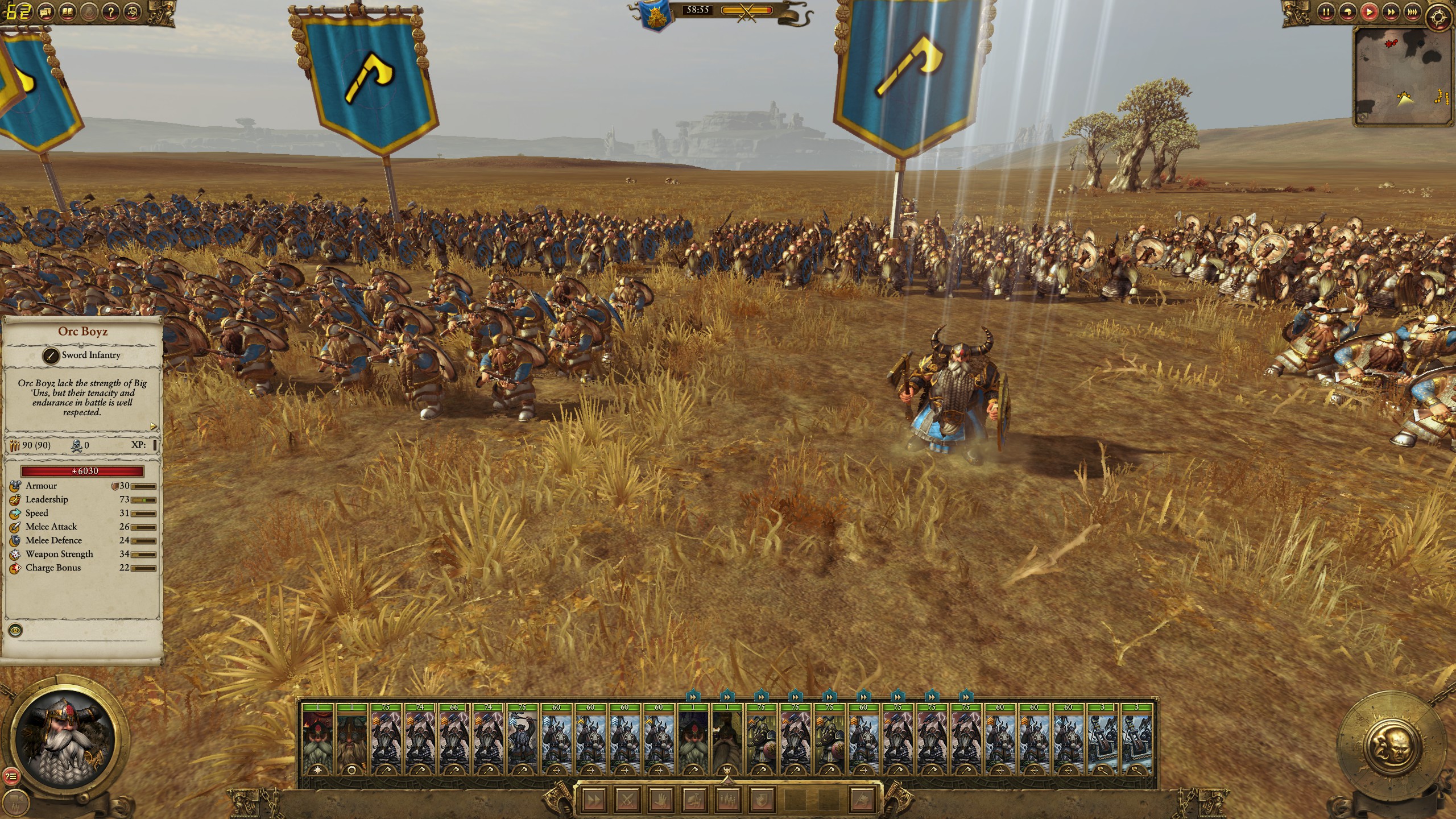This screenshot has height=819, width=1456.
Task: Expand the Orc Boyz description arrow
Action: (x=152, y=426)
